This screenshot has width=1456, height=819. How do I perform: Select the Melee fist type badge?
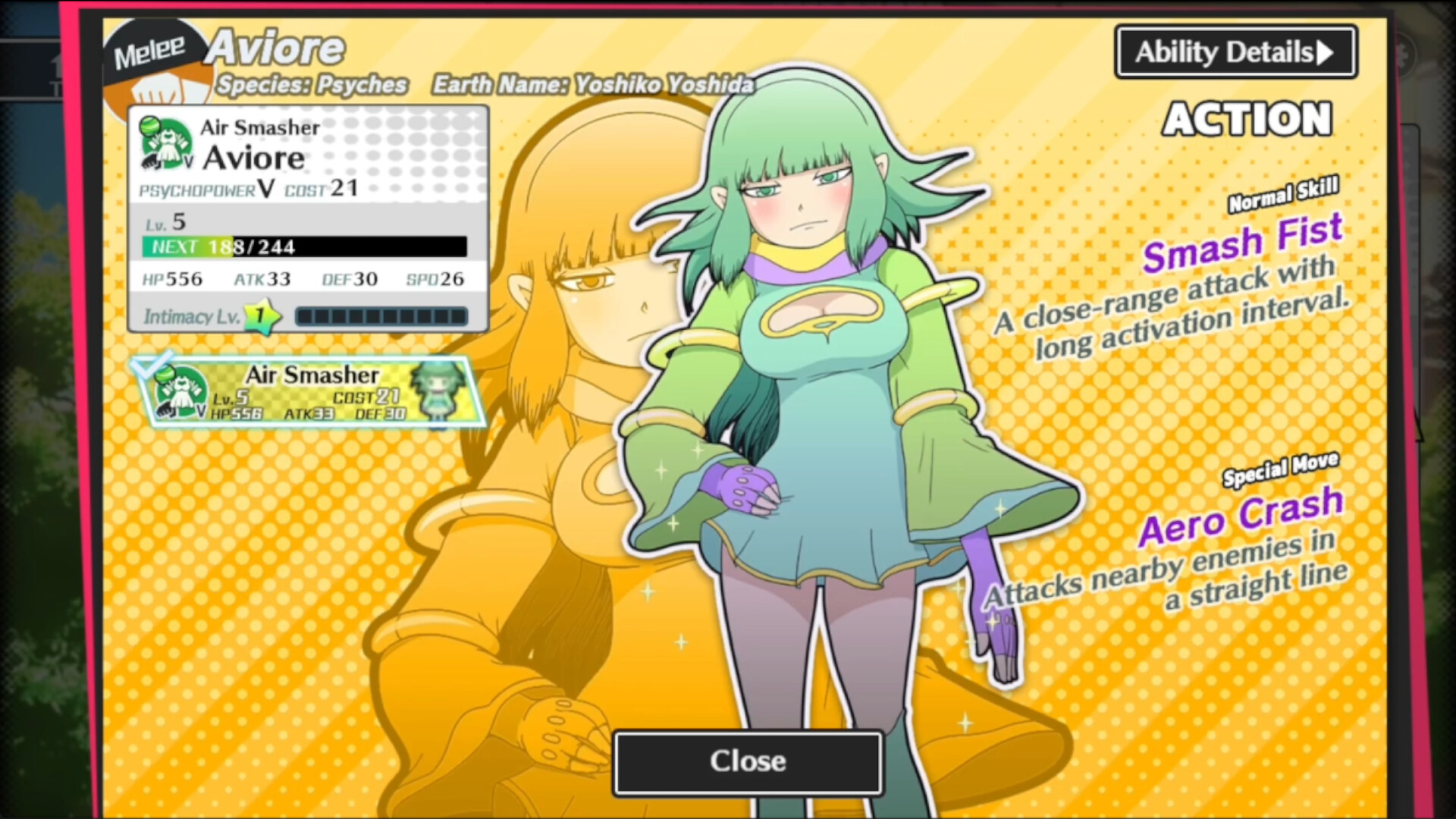point(149,51)
